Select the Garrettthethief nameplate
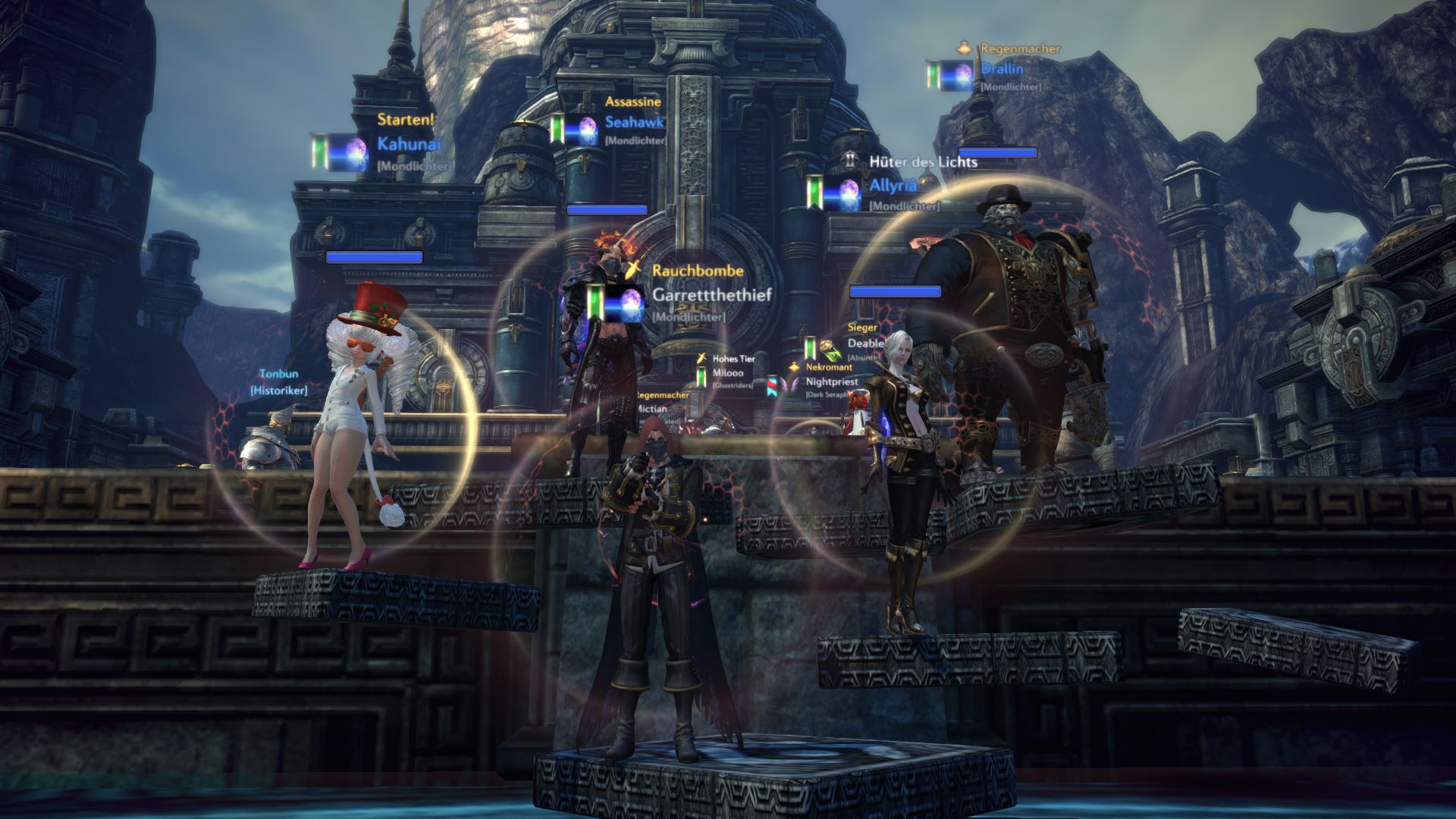The width and height of the screenshot is (1456, 819). tap(711, 294)
